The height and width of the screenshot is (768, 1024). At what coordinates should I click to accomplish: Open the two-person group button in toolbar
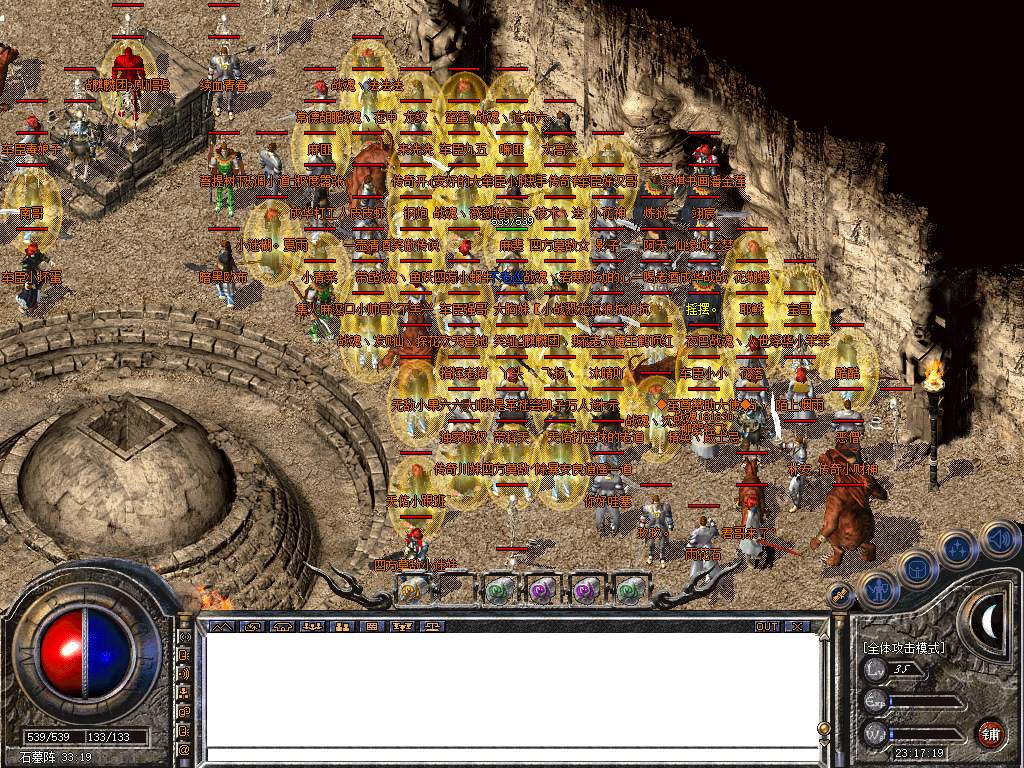(x=342, y=626)
